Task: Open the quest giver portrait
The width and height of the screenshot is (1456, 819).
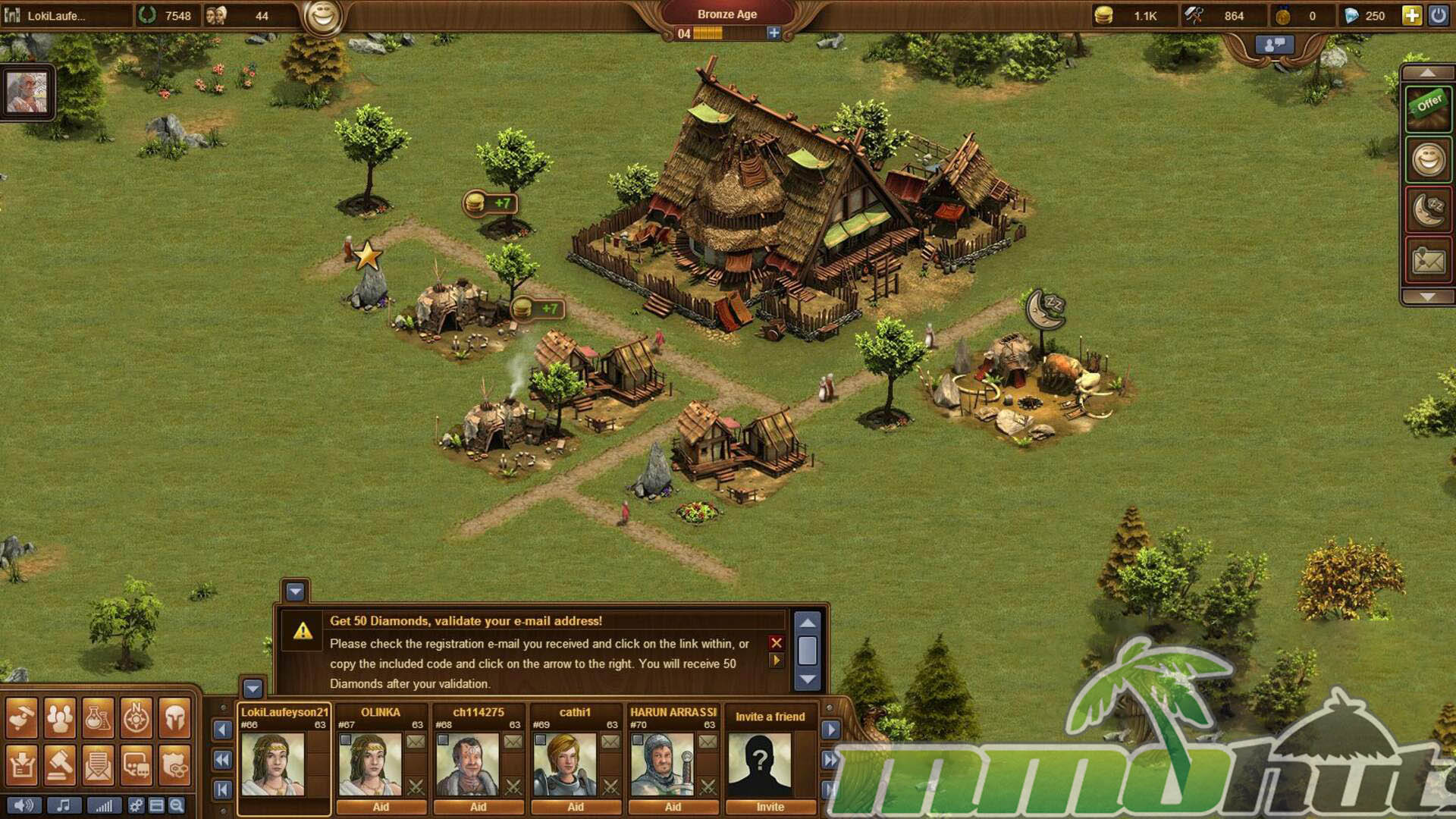Action: click(x=27, y=93)
